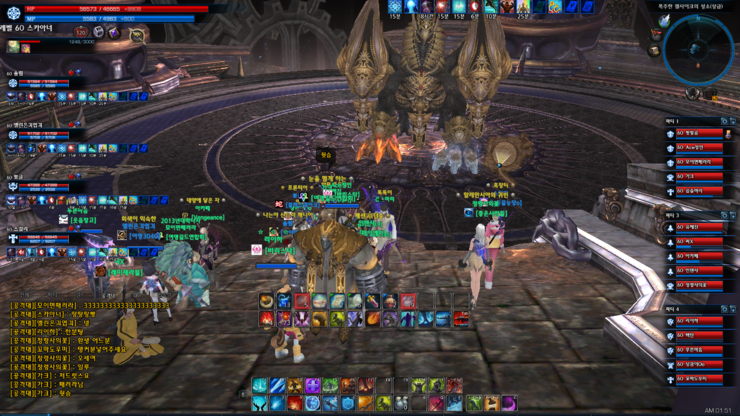Click the first buff icon labeled 15분
740x416 pixels.
tap(395, 8)
